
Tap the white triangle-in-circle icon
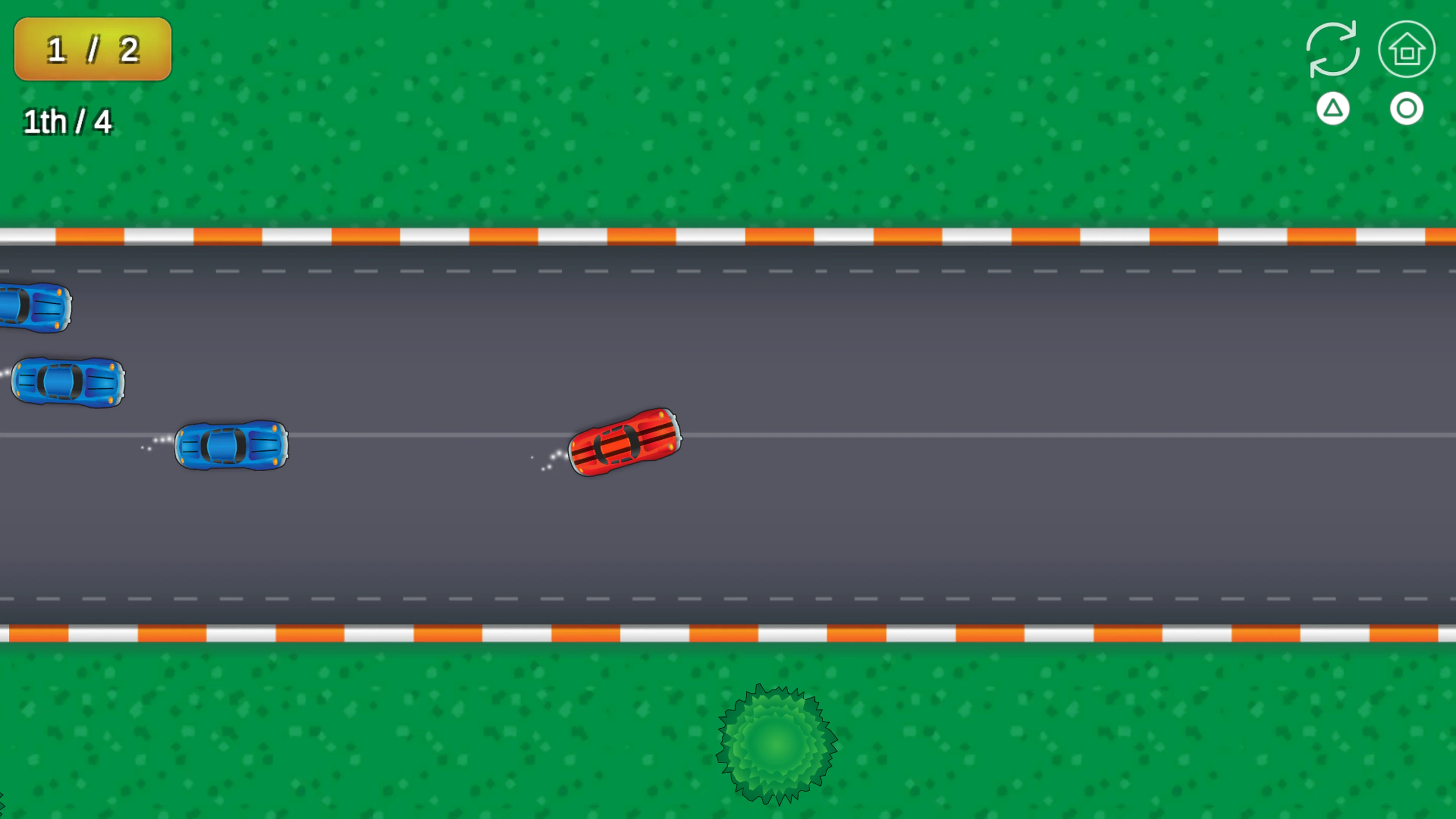pos(1333,108)
